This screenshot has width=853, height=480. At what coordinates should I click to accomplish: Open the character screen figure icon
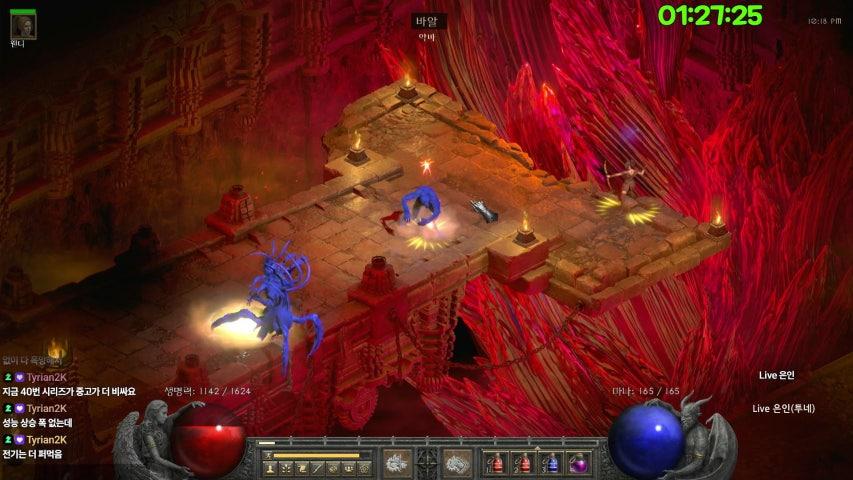point(269,468)
